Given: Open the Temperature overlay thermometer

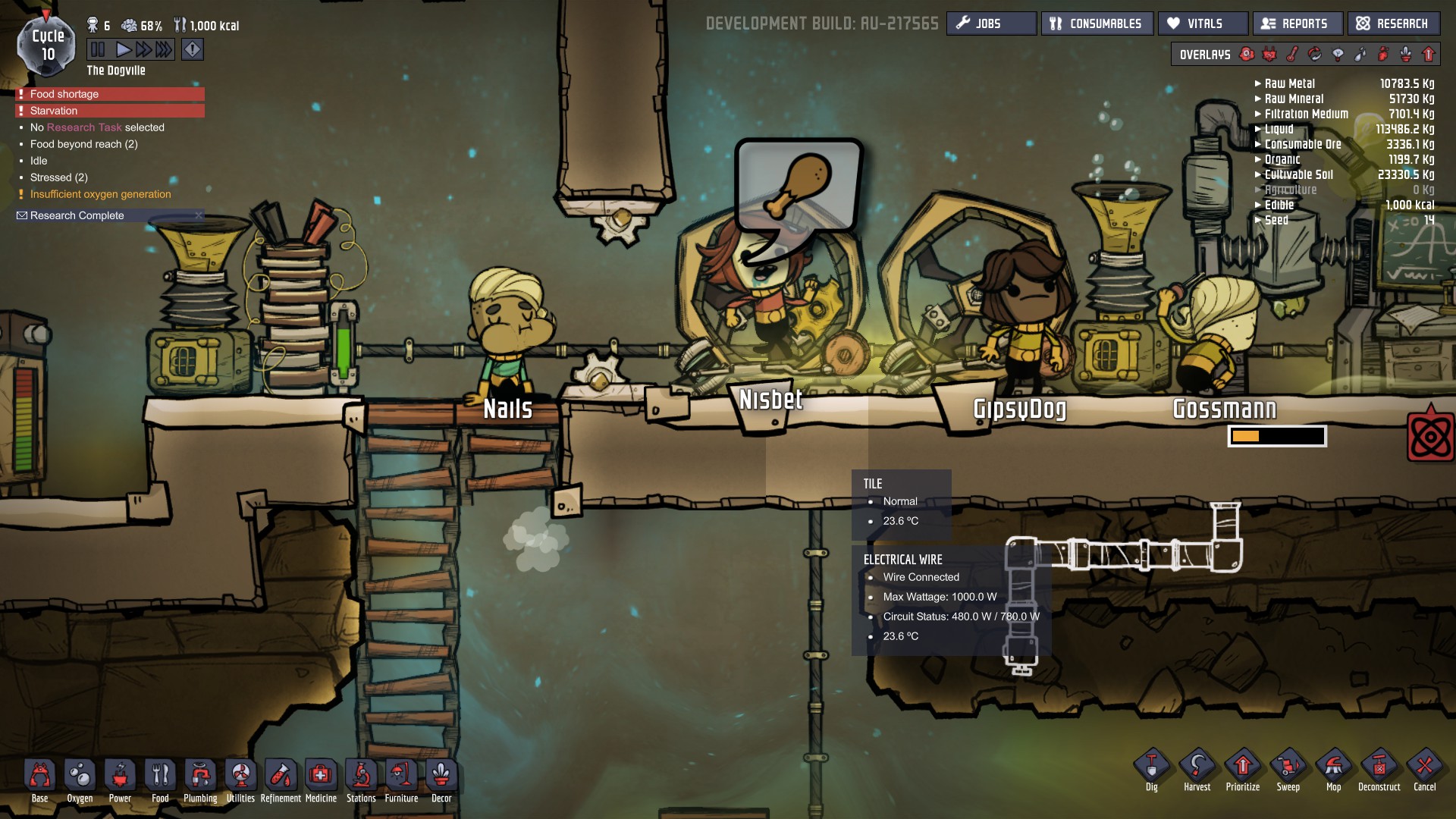Looking at the screenshot, I should [1291, 55].
